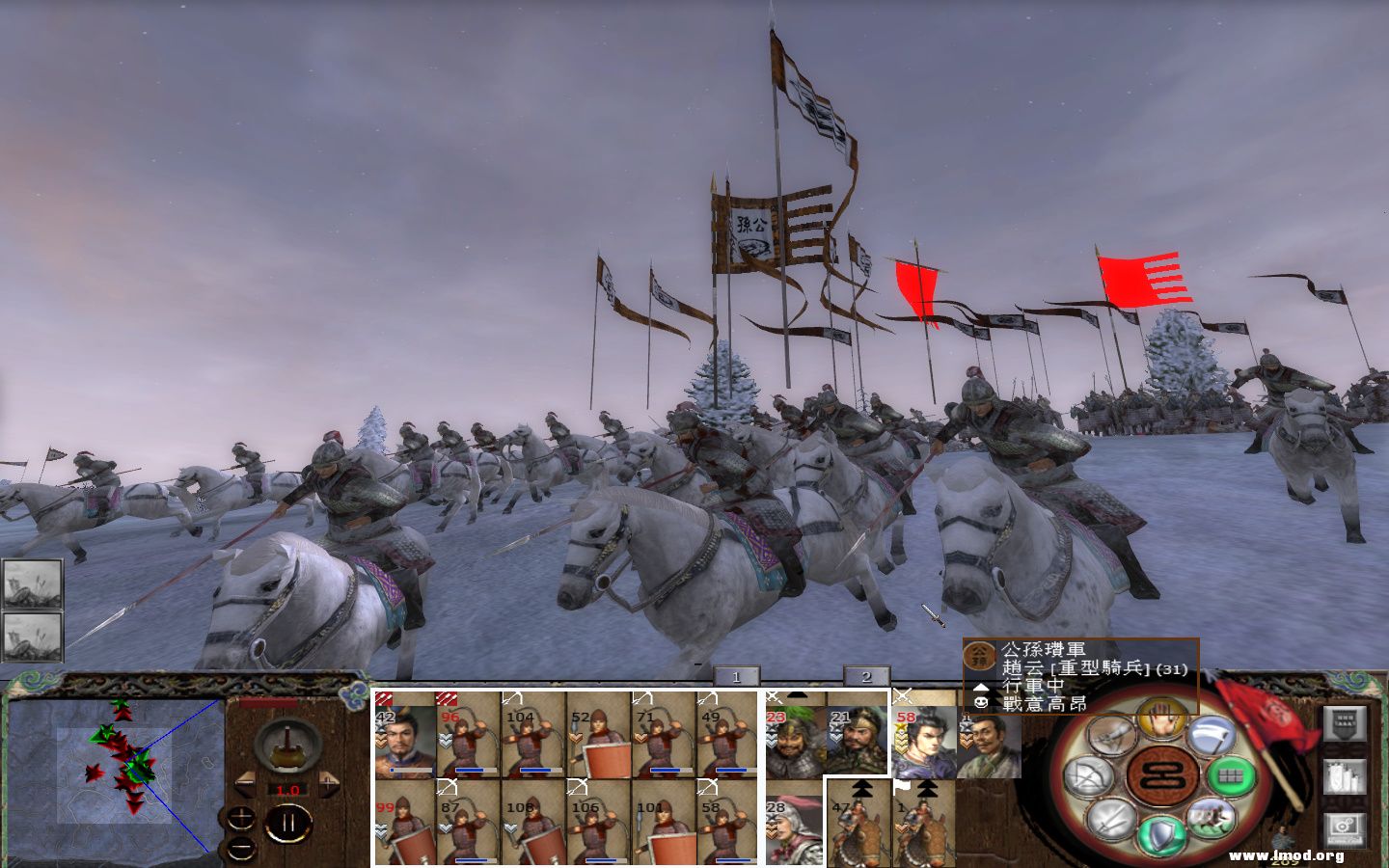Pause the battle with the pause button

(x=287, y=823)
